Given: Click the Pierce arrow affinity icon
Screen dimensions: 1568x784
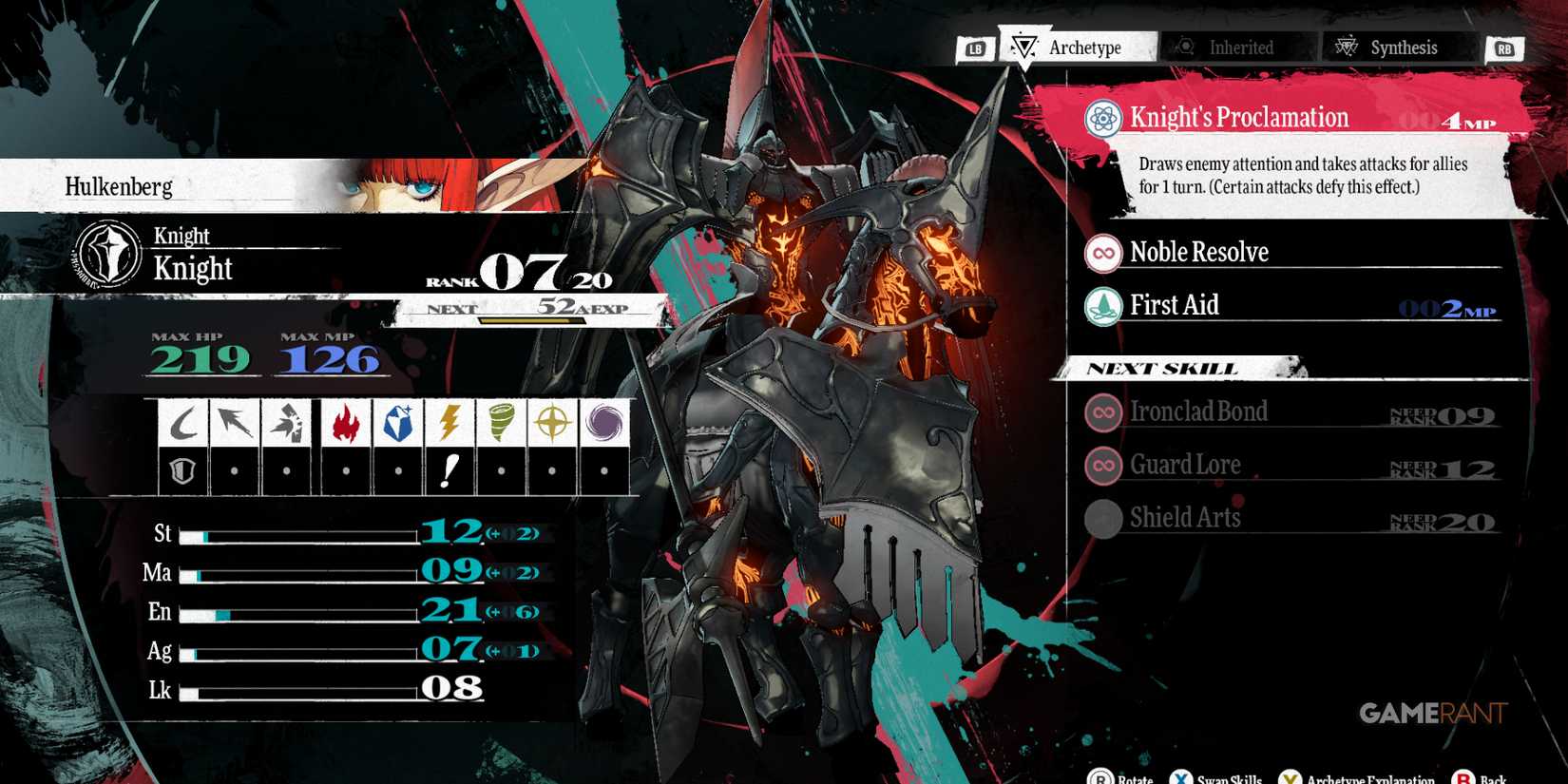Looking at the screenshot, I should [236, 421].
